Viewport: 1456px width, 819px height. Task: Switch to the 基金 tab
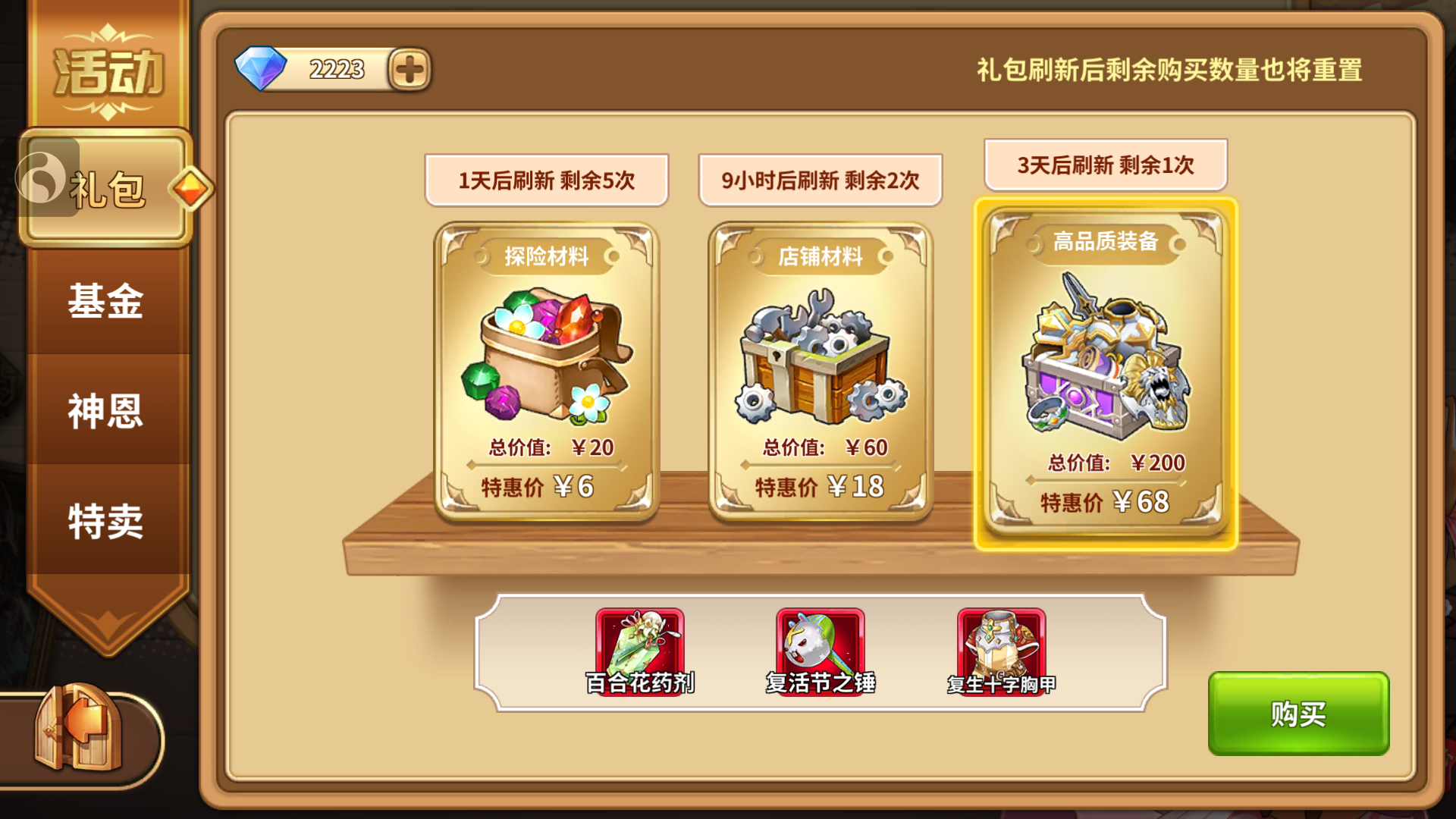pos(106,301)
